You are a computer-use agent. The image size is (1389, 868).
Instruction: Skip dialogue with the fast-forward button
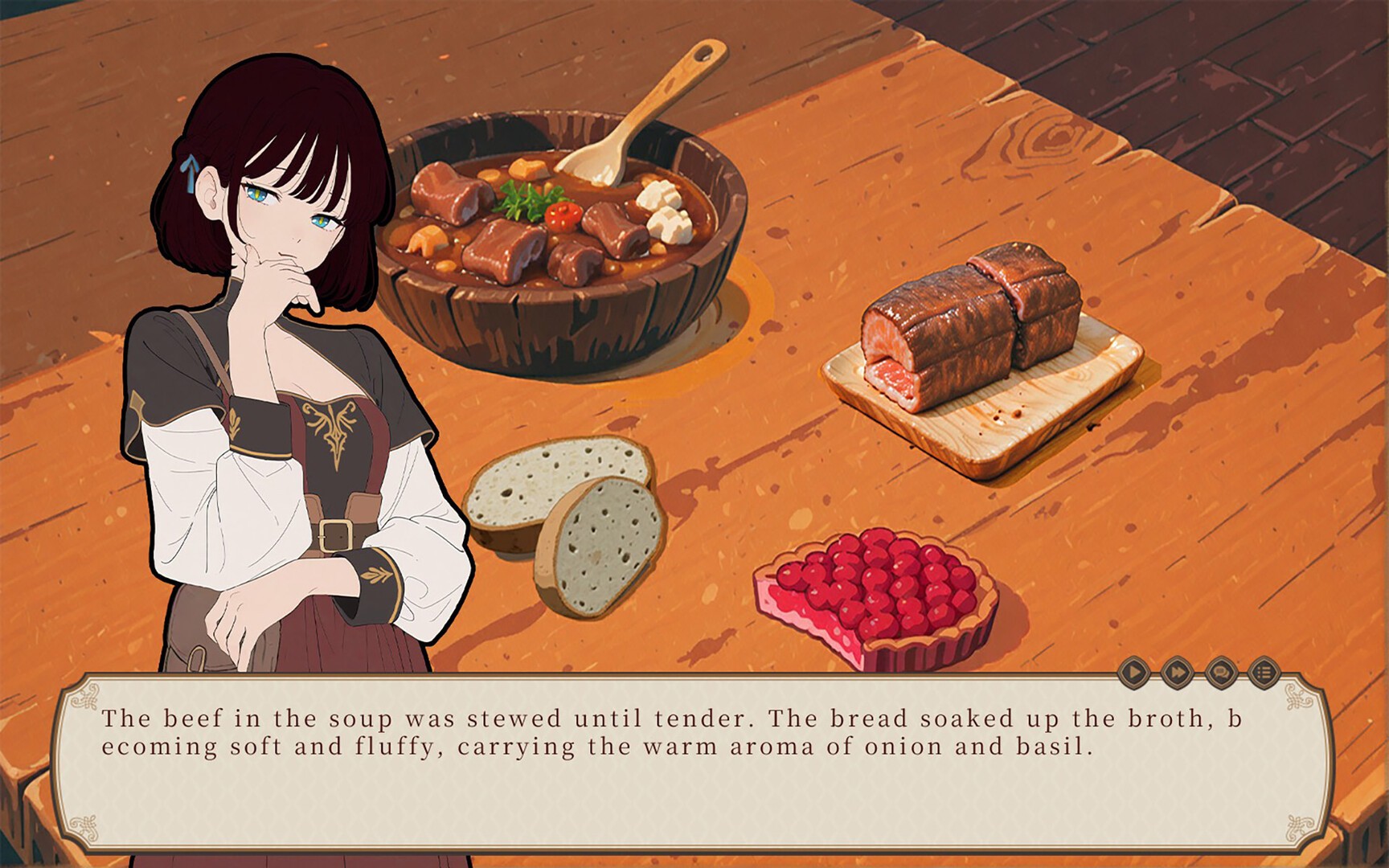(1177, 671)
